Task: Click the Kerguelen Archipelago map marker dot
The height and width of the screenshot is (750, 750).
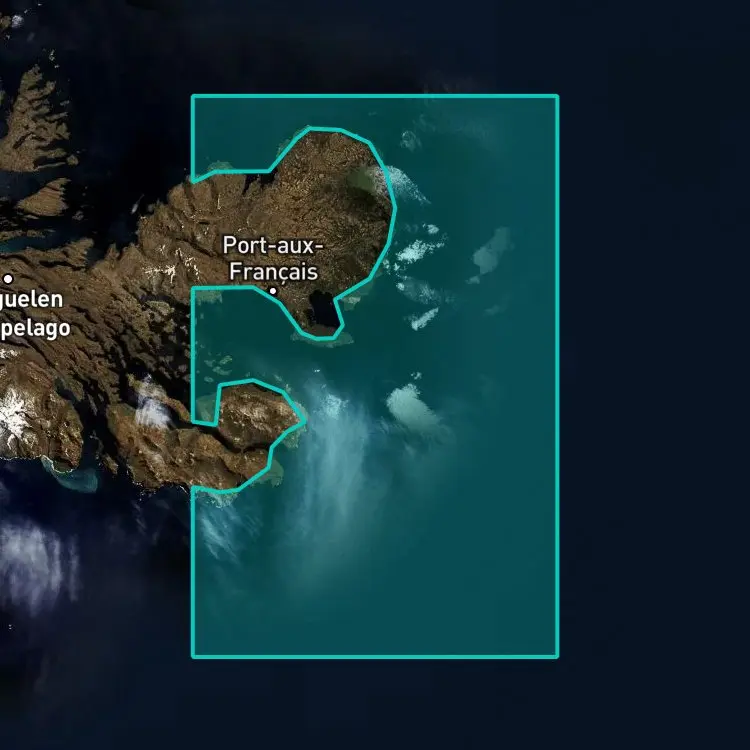Action: click(x=8, y=279)
